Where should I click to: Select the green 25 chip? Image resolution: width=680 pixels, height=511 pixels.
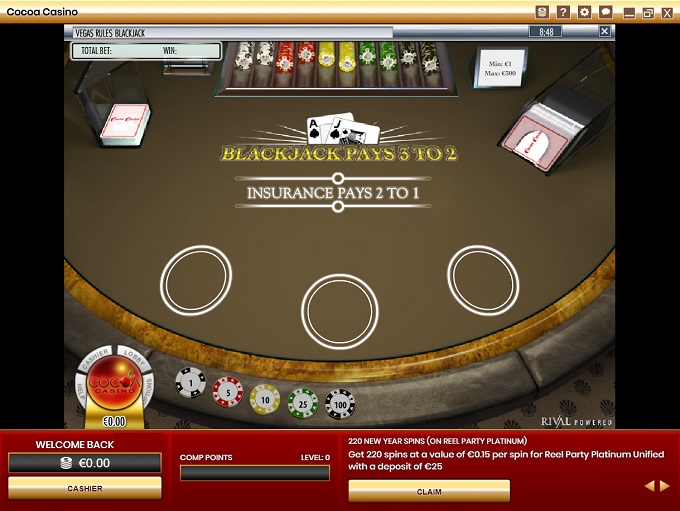click(x=302, y=402)
